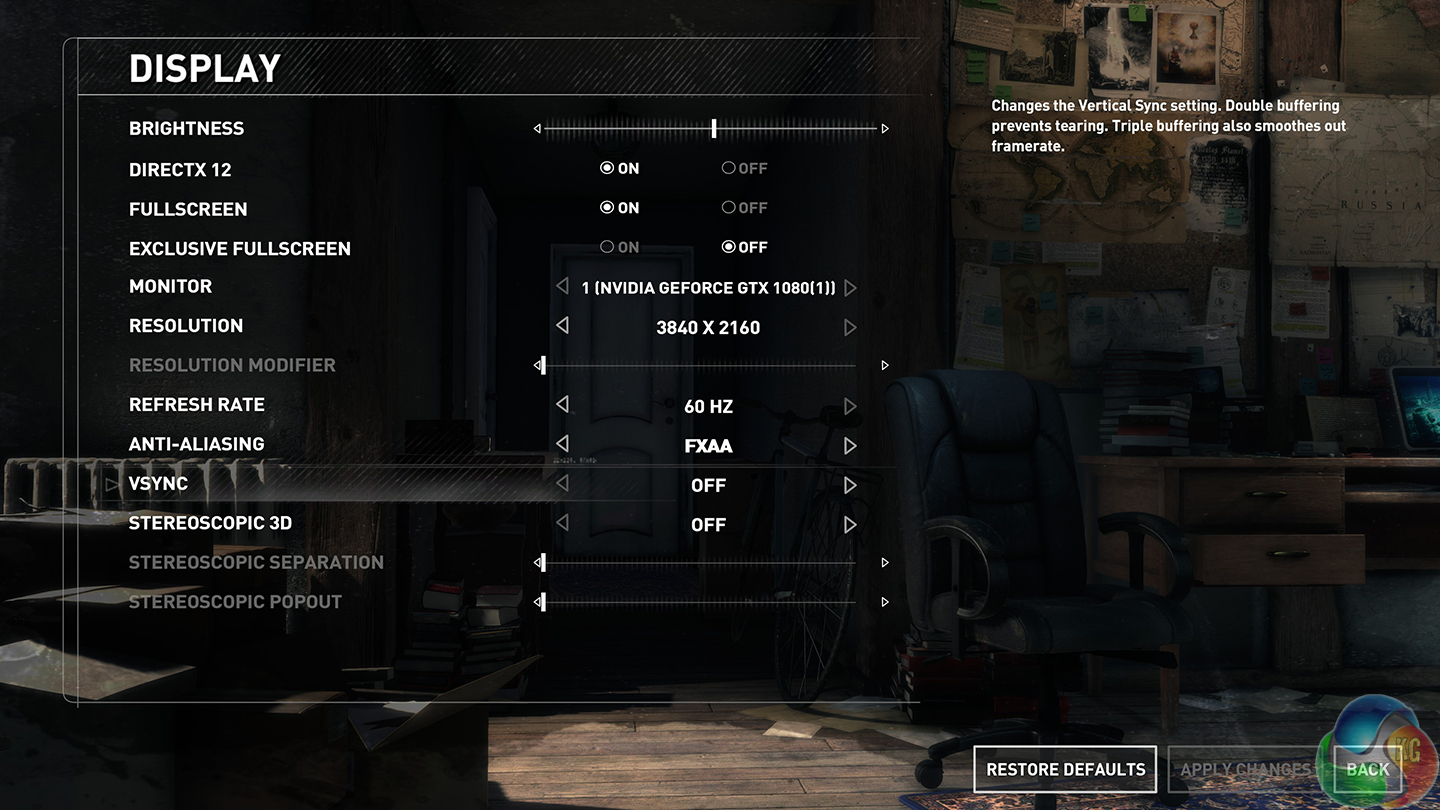The image size is (1440, 810).
Task: Change VSync to the next setting
Action: click(850, 485)
